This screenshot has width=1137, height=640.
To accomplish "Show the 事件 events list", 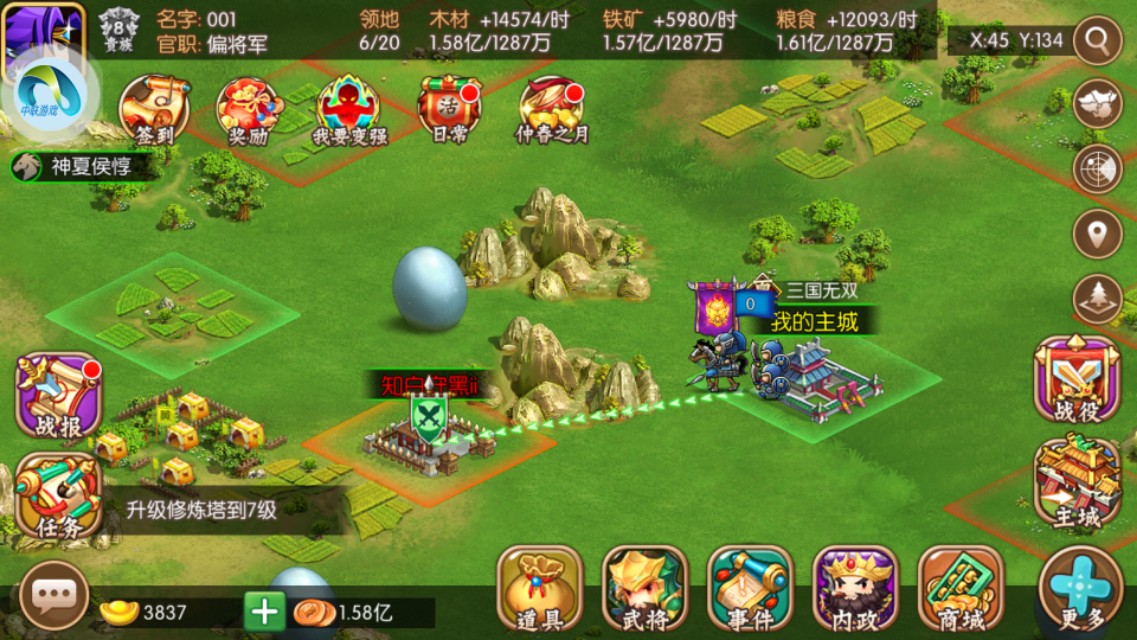I will 750,589.
